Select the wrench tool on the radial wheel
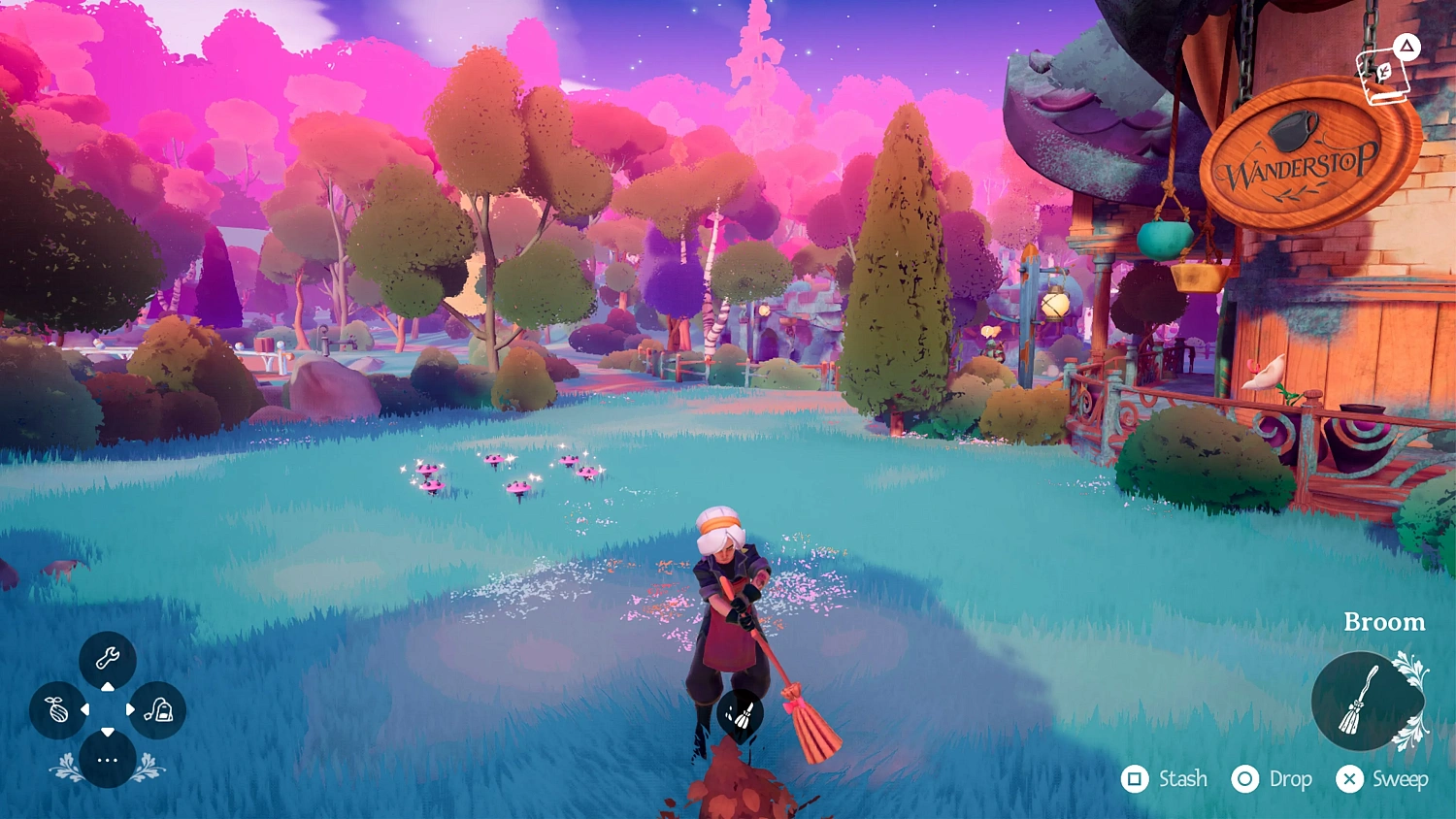Viewport: 1456px width, 819px height. coord(108,659)
